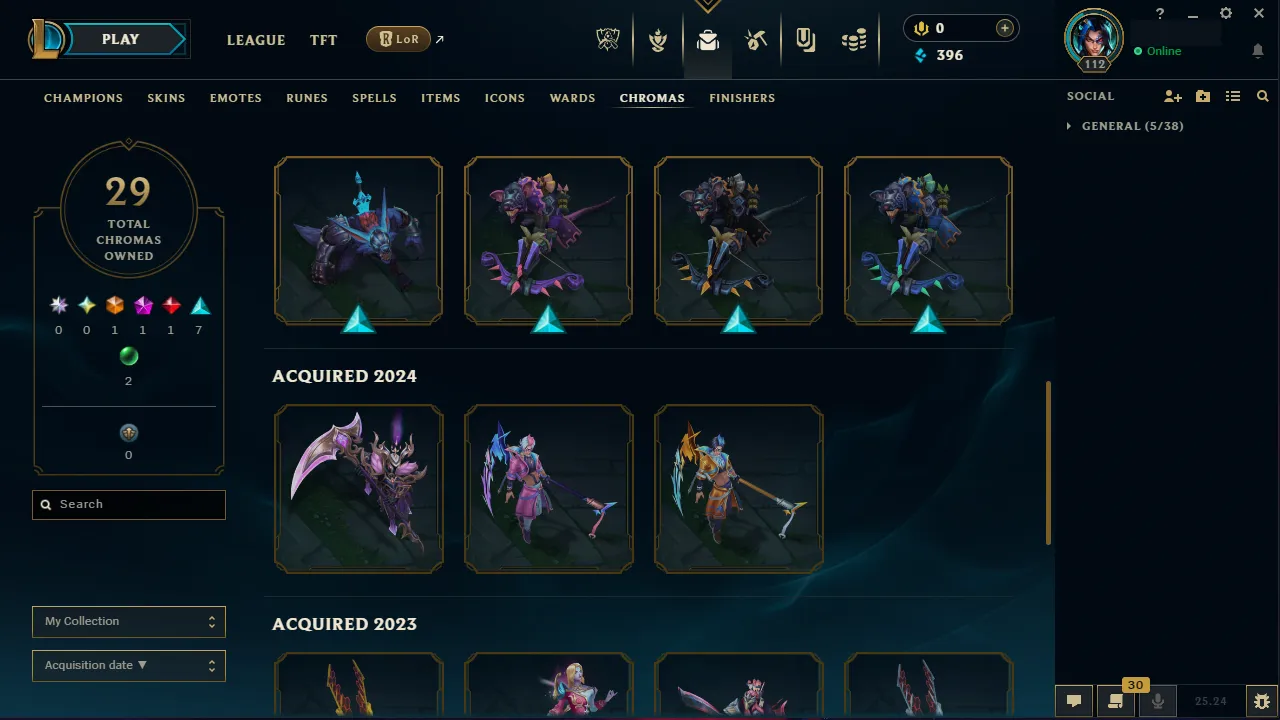Open the Store using the coins icon

[854, 38]
